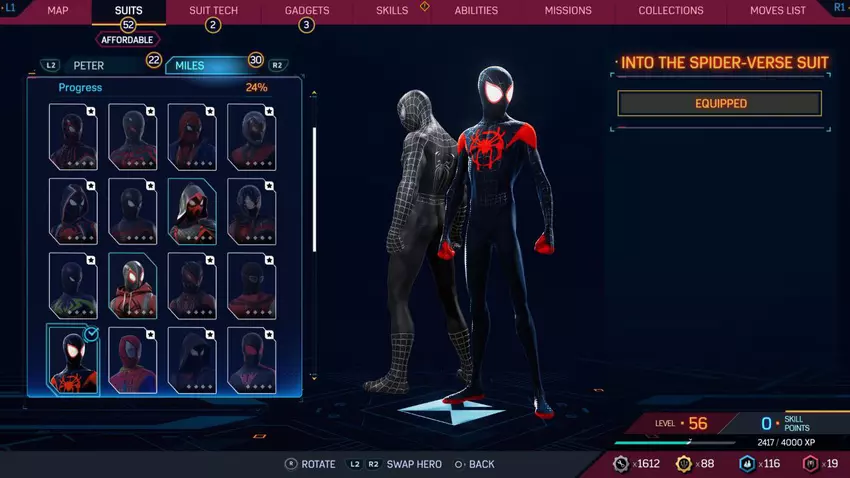Open the Gadgets tab
This screenshot has width=850, height=478.
click(x=306, y=10)
